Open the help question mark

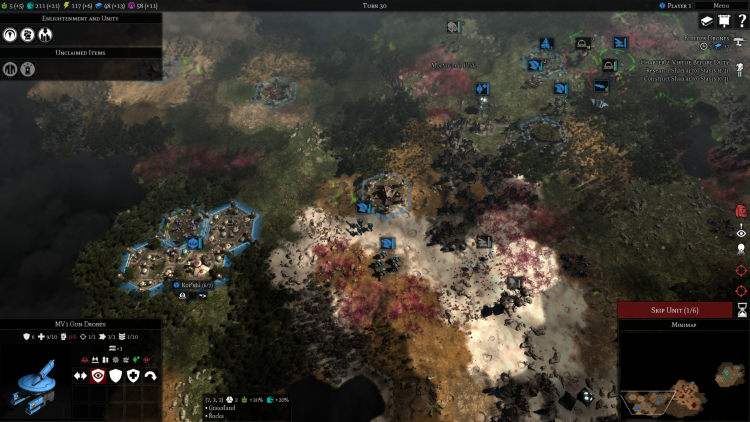click(741, 22)
